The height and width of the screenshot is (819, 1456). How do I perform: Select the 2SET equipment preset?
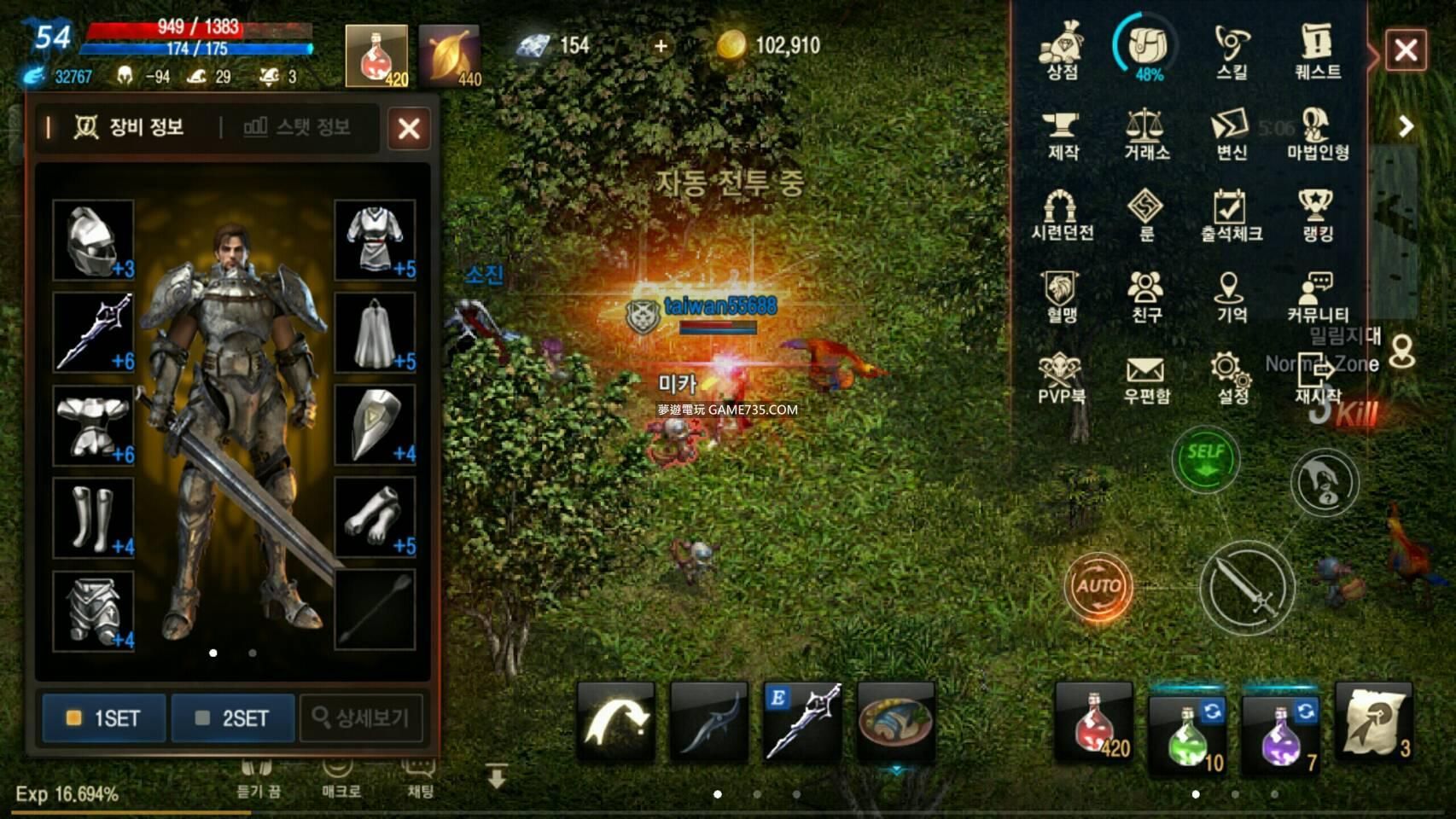(x=233, y=718)
